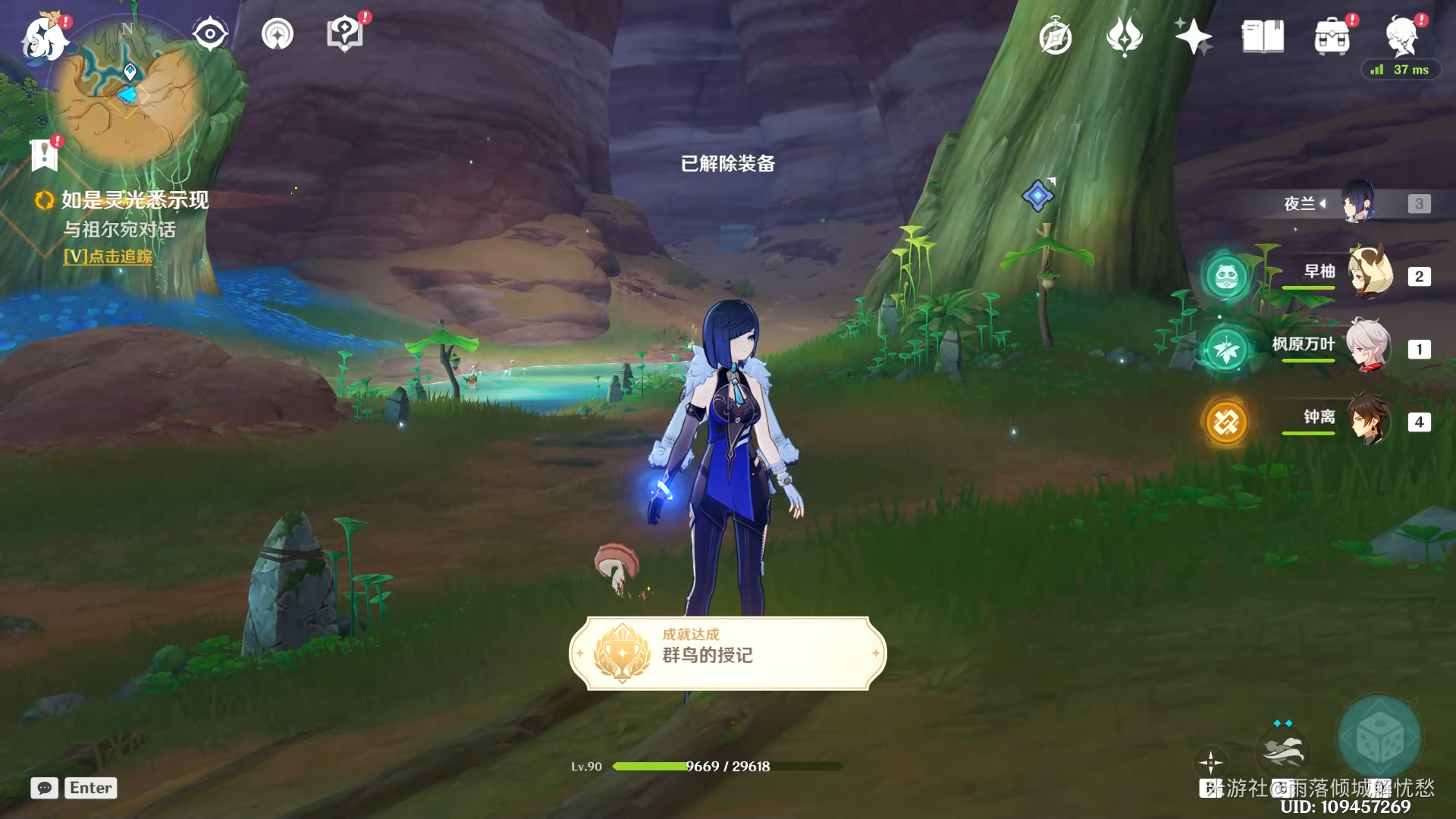
Task: Click the Lv.90 HP progress bar
Action: click(x=728, y=767)
